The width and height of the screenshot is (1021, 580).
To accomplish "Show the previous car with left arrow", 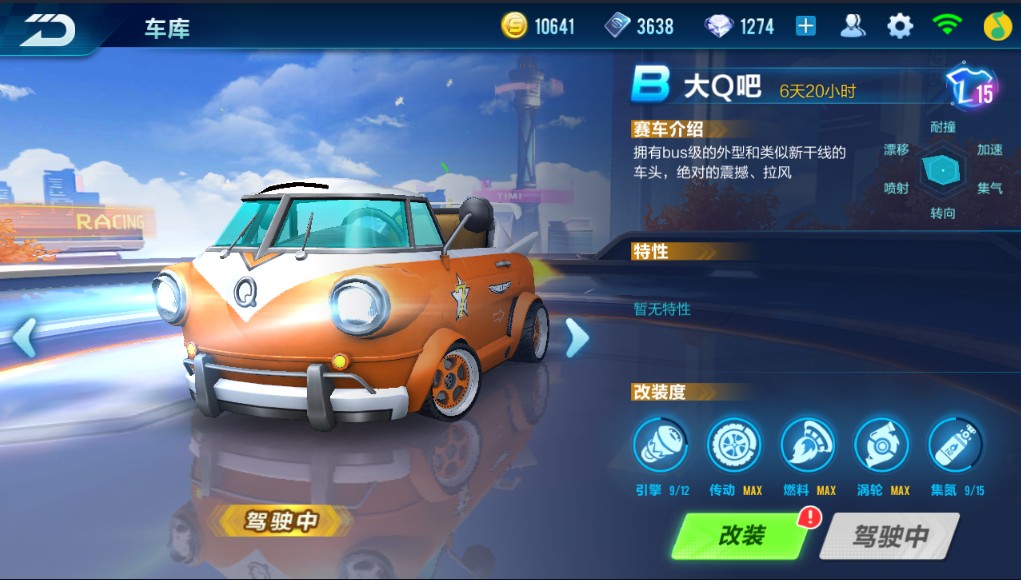I will coord(24,338).
